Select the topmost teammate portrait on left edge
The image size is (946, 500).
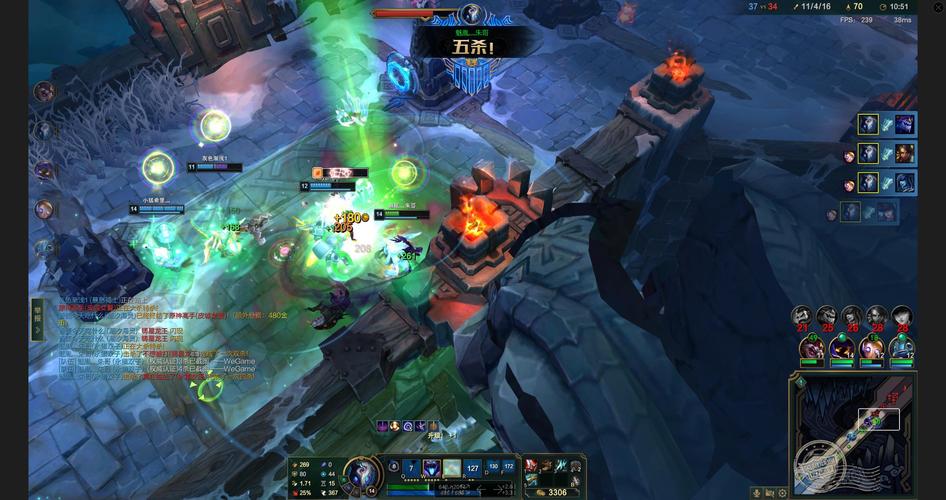pyautogui.click(x=44, y=92)
